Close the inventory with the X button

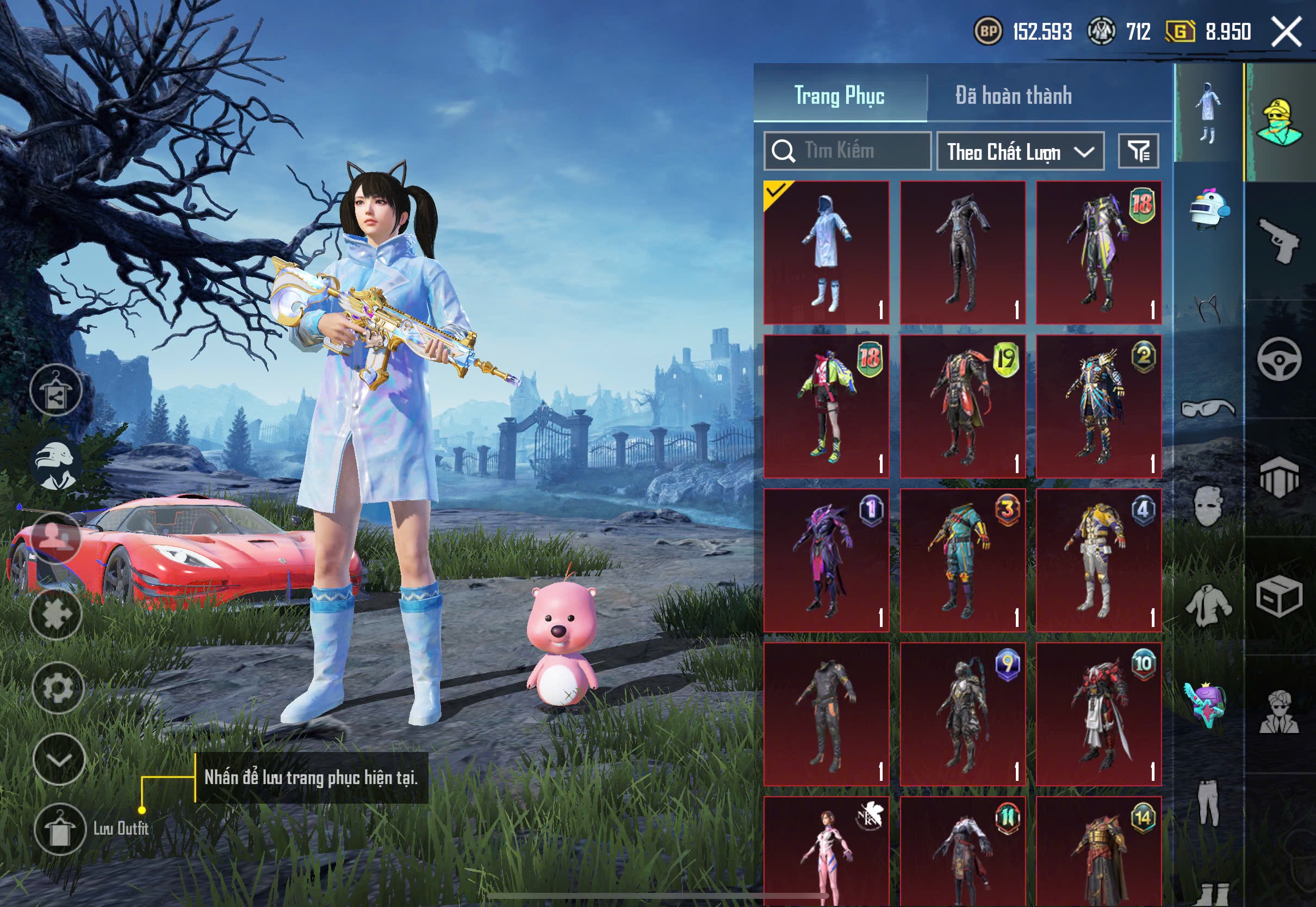tap(1286, 32)
